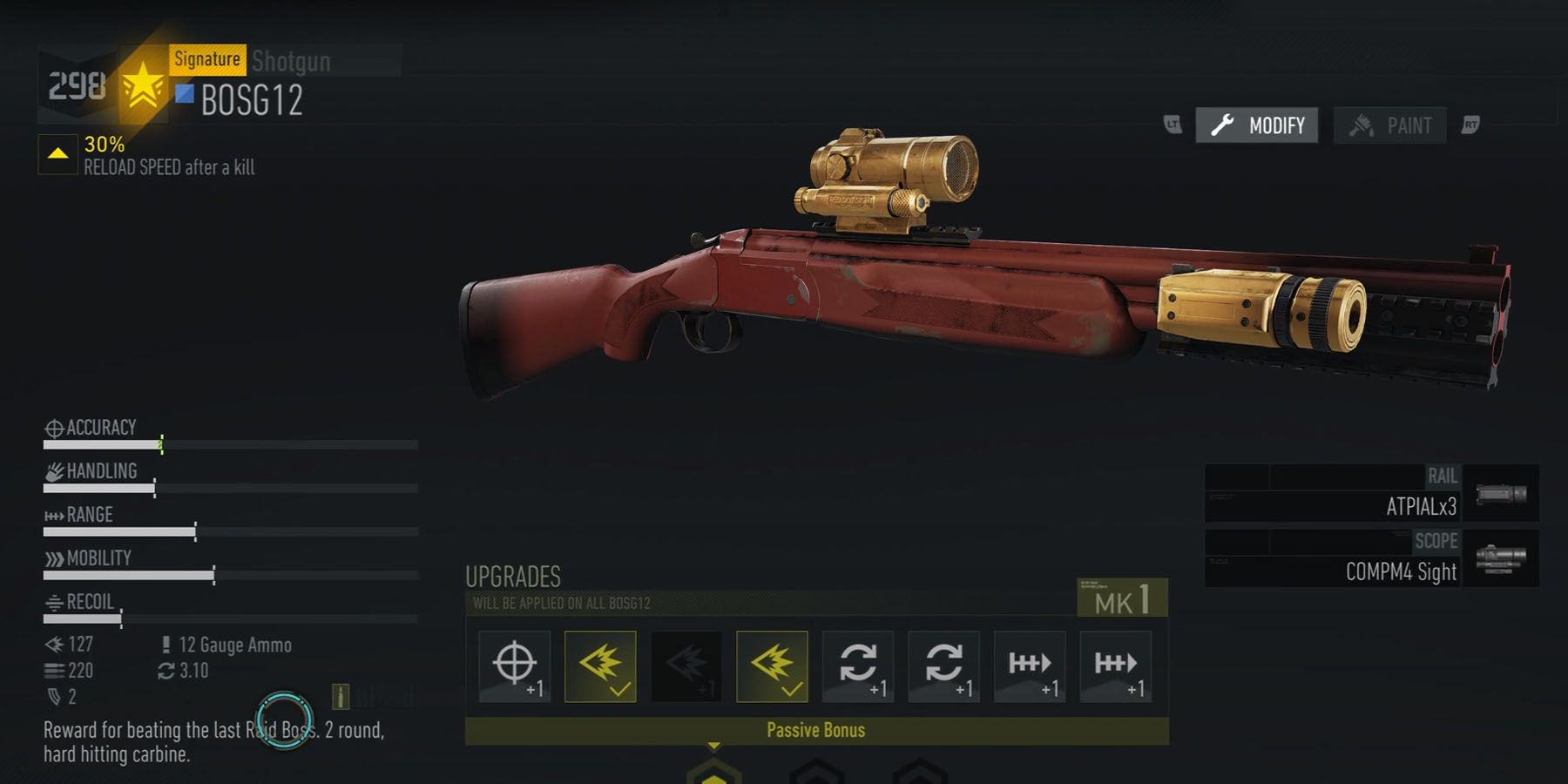The width and height of the screenshot is (1568, 784).
Task: Click the ATPIAL x3 rail attachment thumbnail
Action: click(x=1499, y=495)
